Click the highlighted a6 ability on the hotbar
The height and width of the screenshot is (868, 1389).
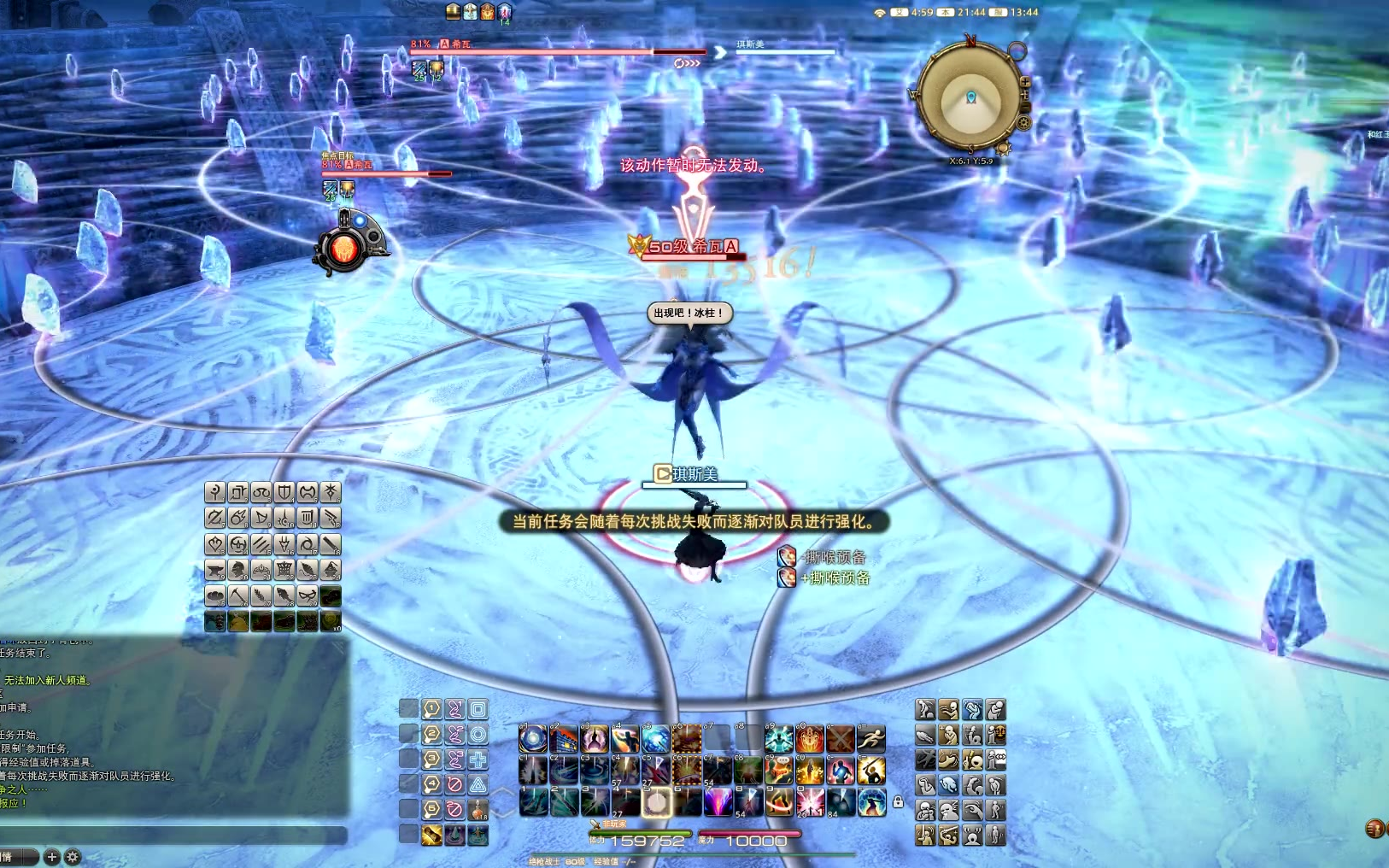(x=687, y=740)
